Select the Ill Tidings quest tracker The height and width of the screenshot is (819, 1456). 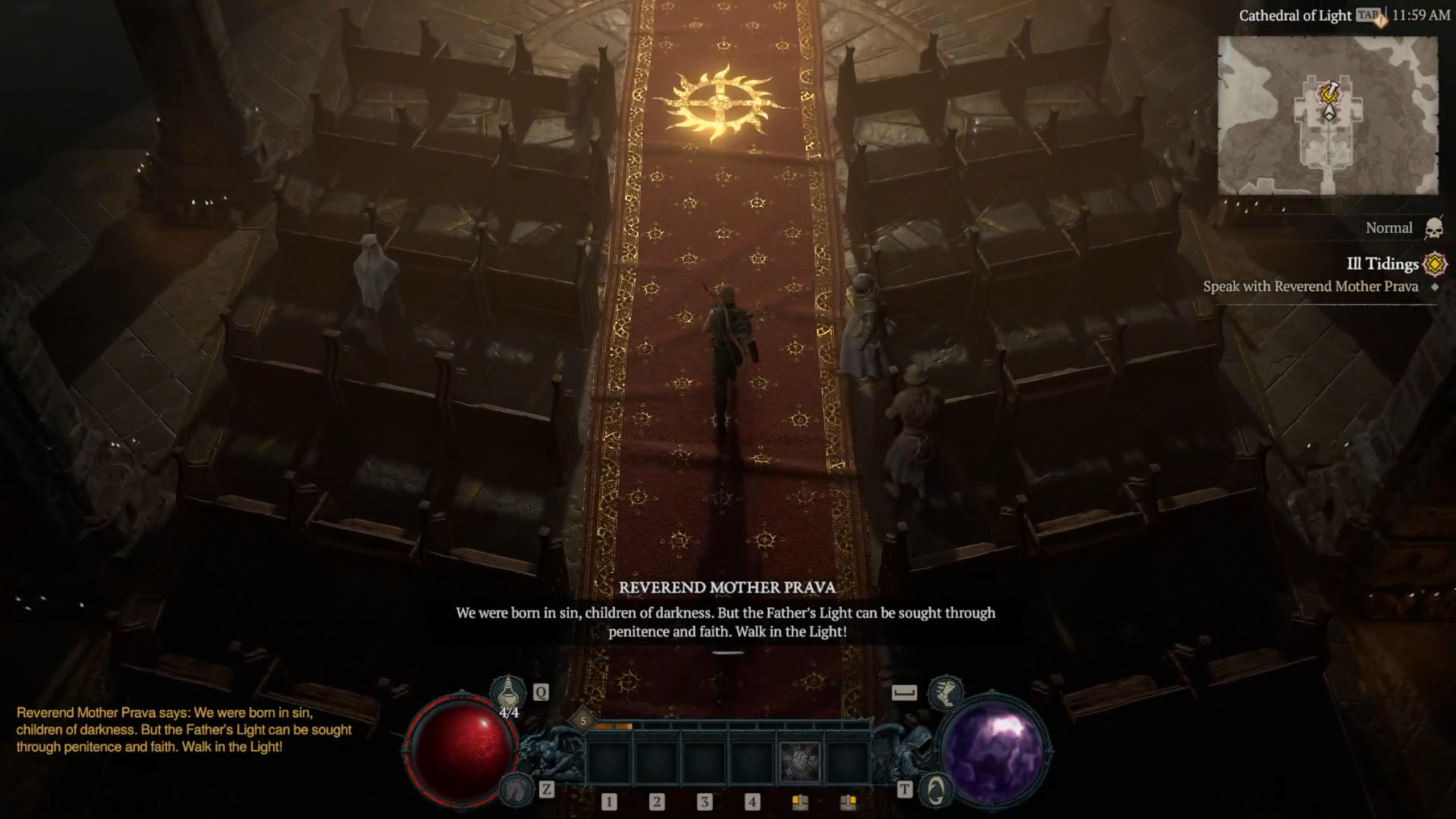coord(1382,264)
